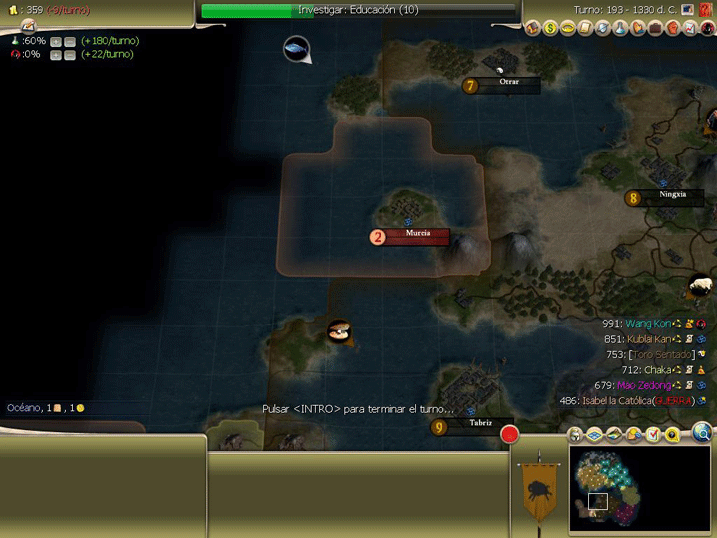Contact Wang Kon in the scoreboard
717x538 pixels.
(x=648, y=324)
